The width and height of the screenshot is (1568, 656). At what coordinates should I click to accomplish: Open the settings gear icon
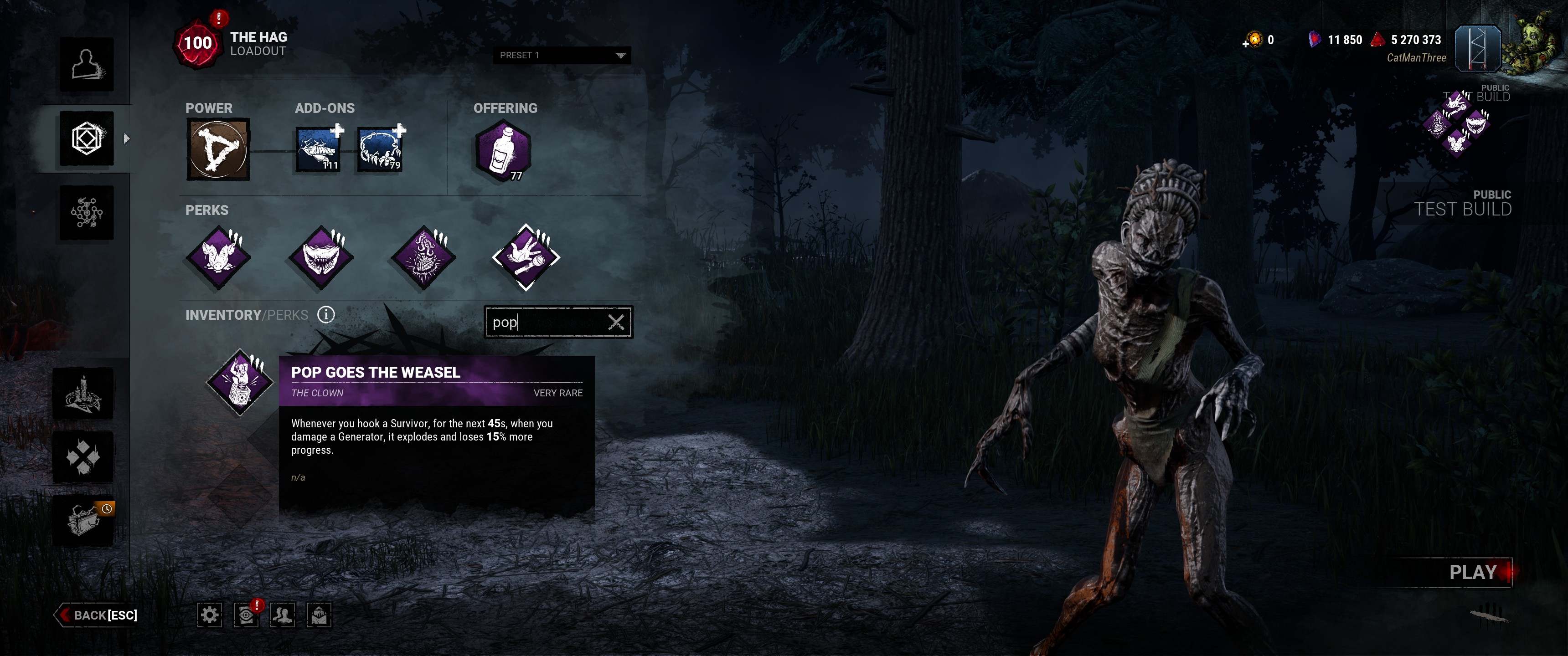tap(209, 615)
